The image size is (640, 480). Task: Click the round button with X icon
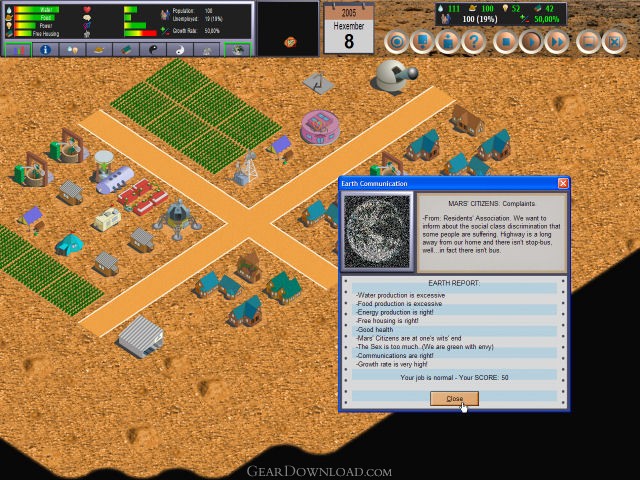(x=615, y=42)
